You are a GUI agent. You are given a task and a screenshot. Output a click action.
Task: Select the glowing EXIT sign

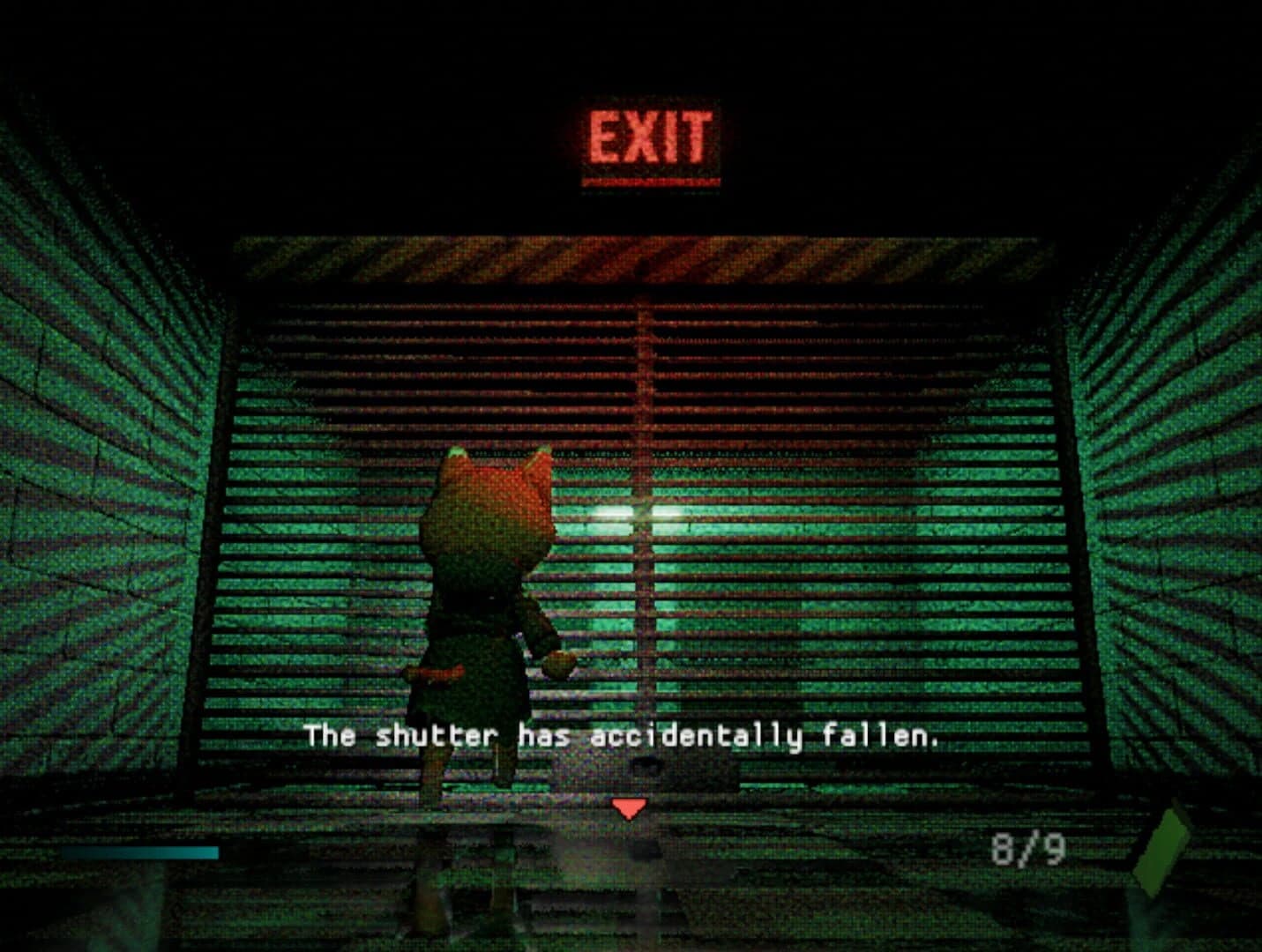click(651, 132)
